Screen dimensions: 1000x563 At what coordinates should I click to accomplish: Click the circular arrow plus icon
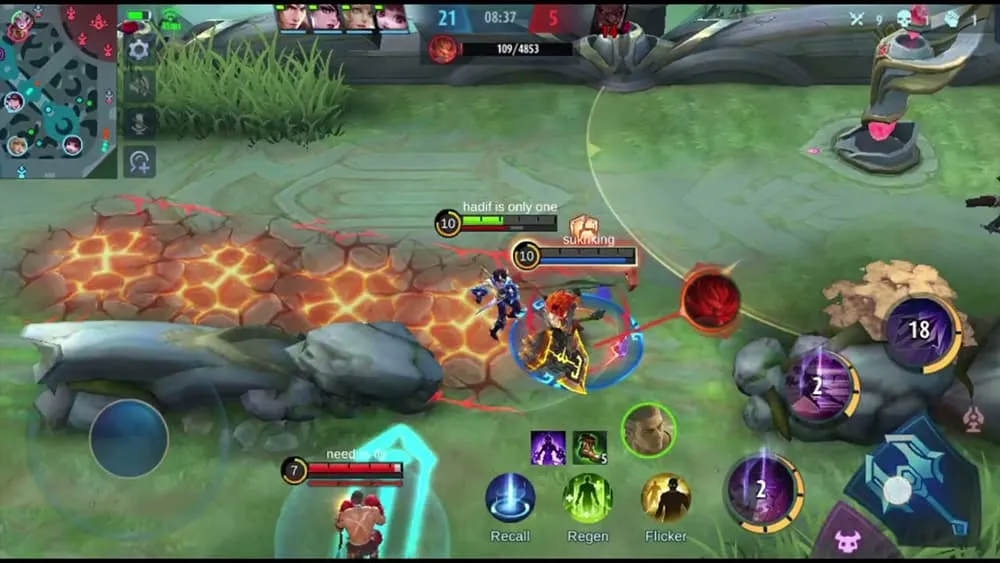pos(139,161)
